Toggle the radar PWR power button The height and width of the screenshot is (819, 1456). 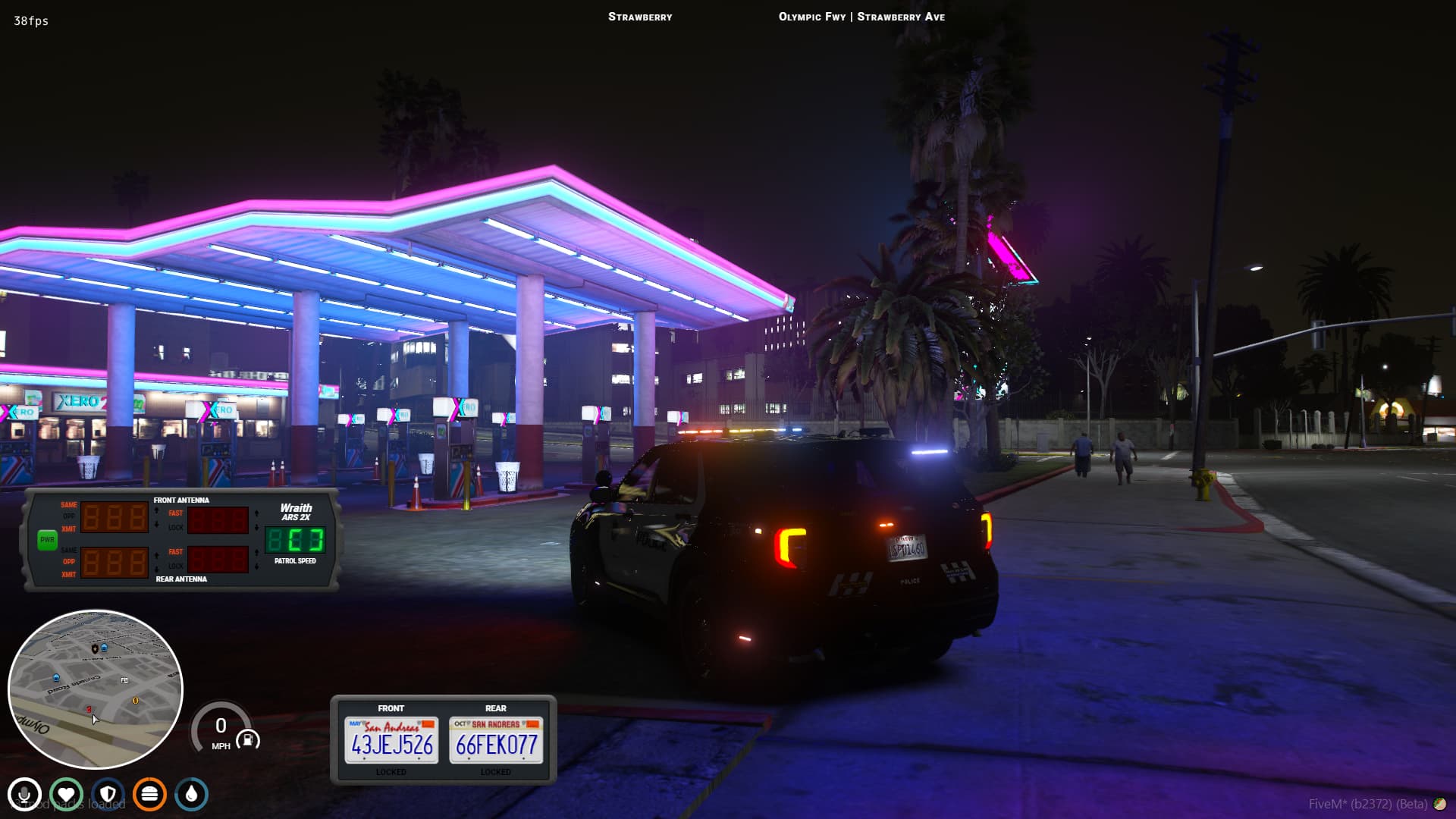(x=47, y=540)
